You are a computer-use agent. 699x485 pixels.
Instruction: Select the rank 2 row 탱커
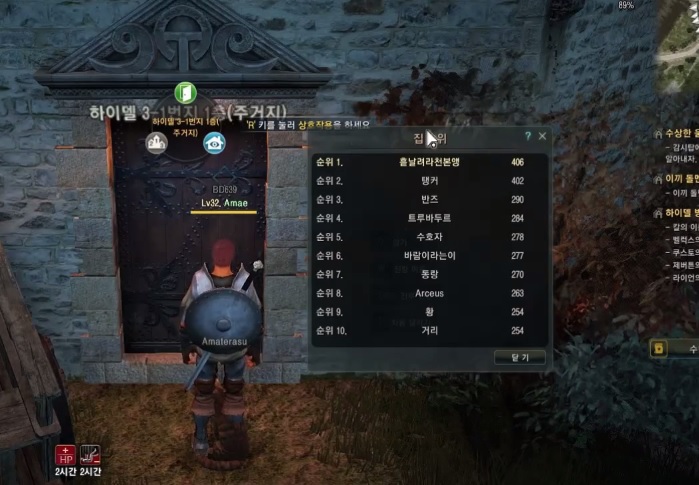click(x=429, y=181)
